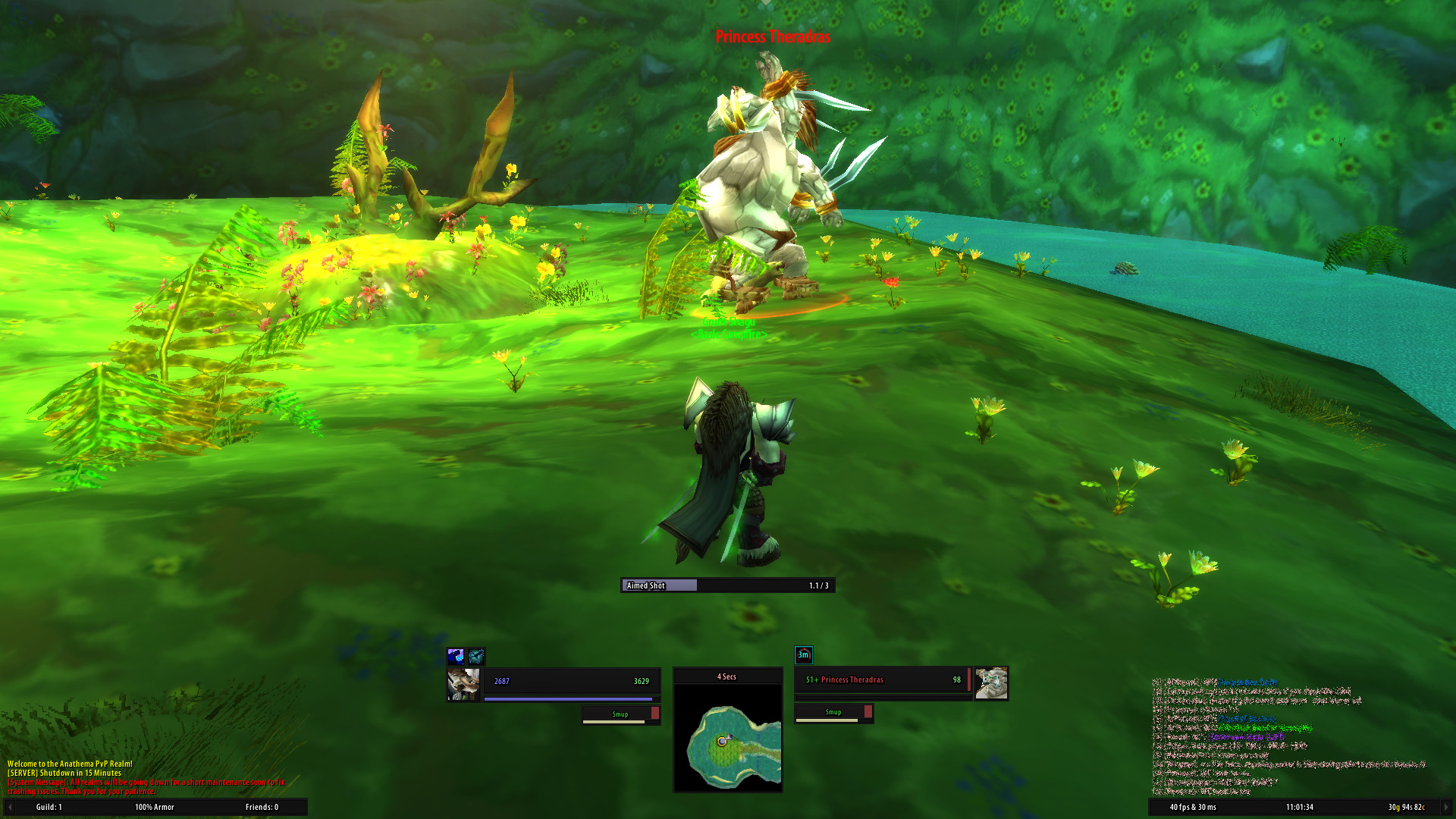This screenshot has width=1456, height=819.
Task: Click the Smup target-of-target frame
Action: (x=833, y=712)
